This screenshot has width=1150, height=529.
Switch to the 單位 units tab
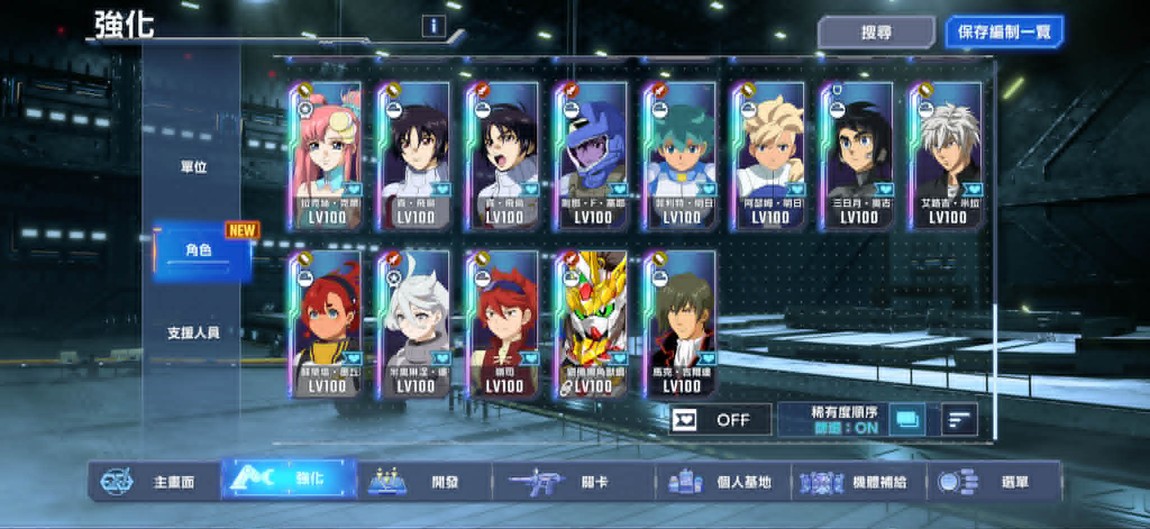tap(193, 167)
